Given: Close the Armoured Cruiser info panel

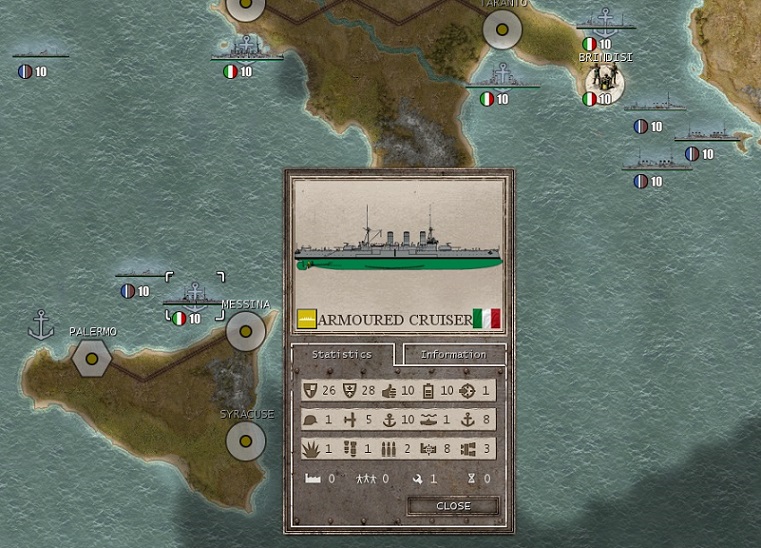Looking at the screenshot, I should [453, 506].
